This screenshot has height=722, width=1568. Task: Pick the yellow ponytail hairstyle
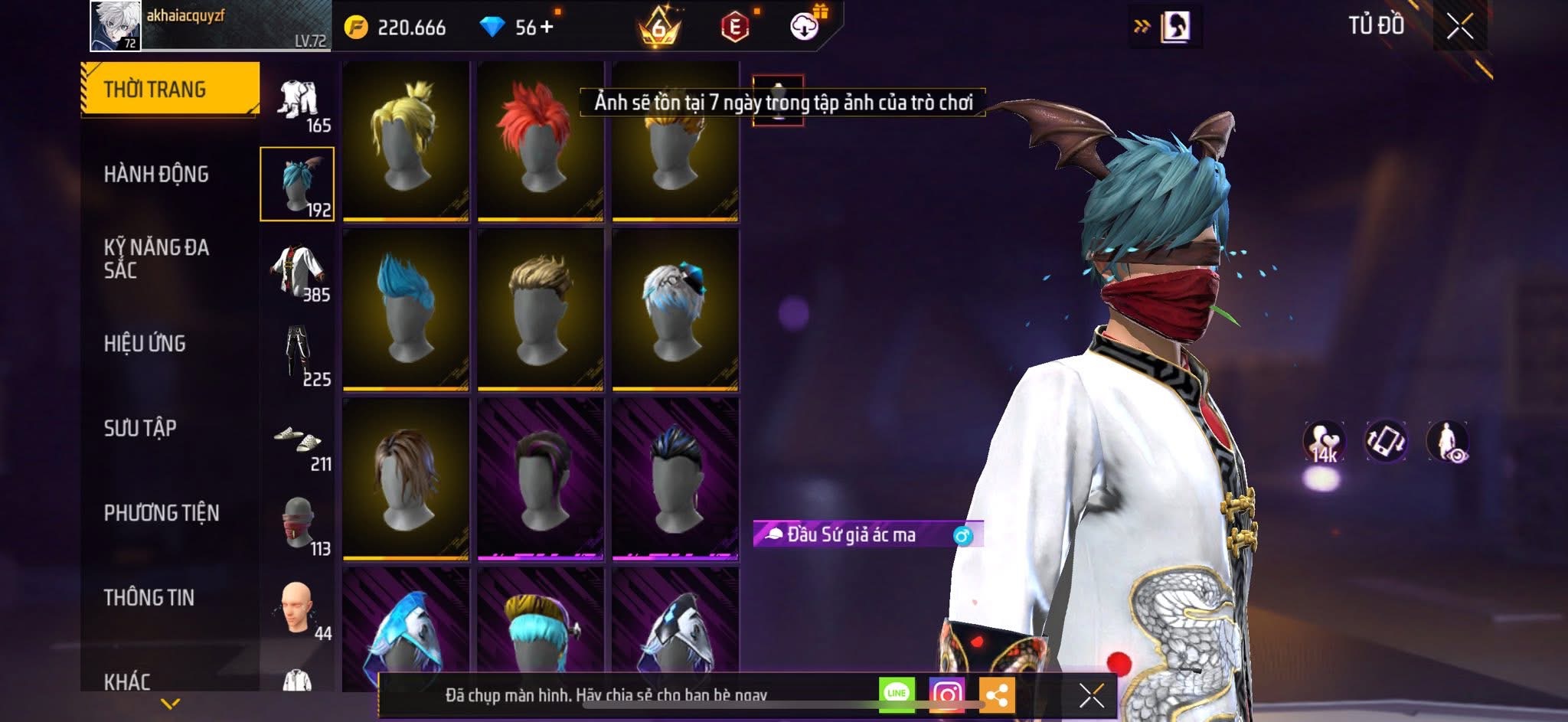[x=405, y=141]
